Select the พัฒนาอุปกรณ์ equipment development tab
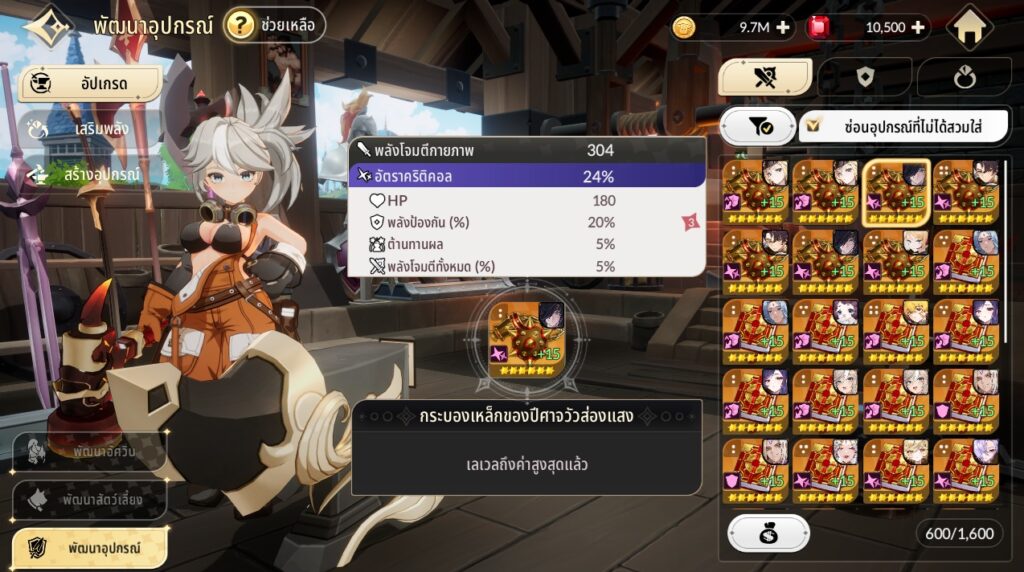1024x572 pixels. click(90, 547)
